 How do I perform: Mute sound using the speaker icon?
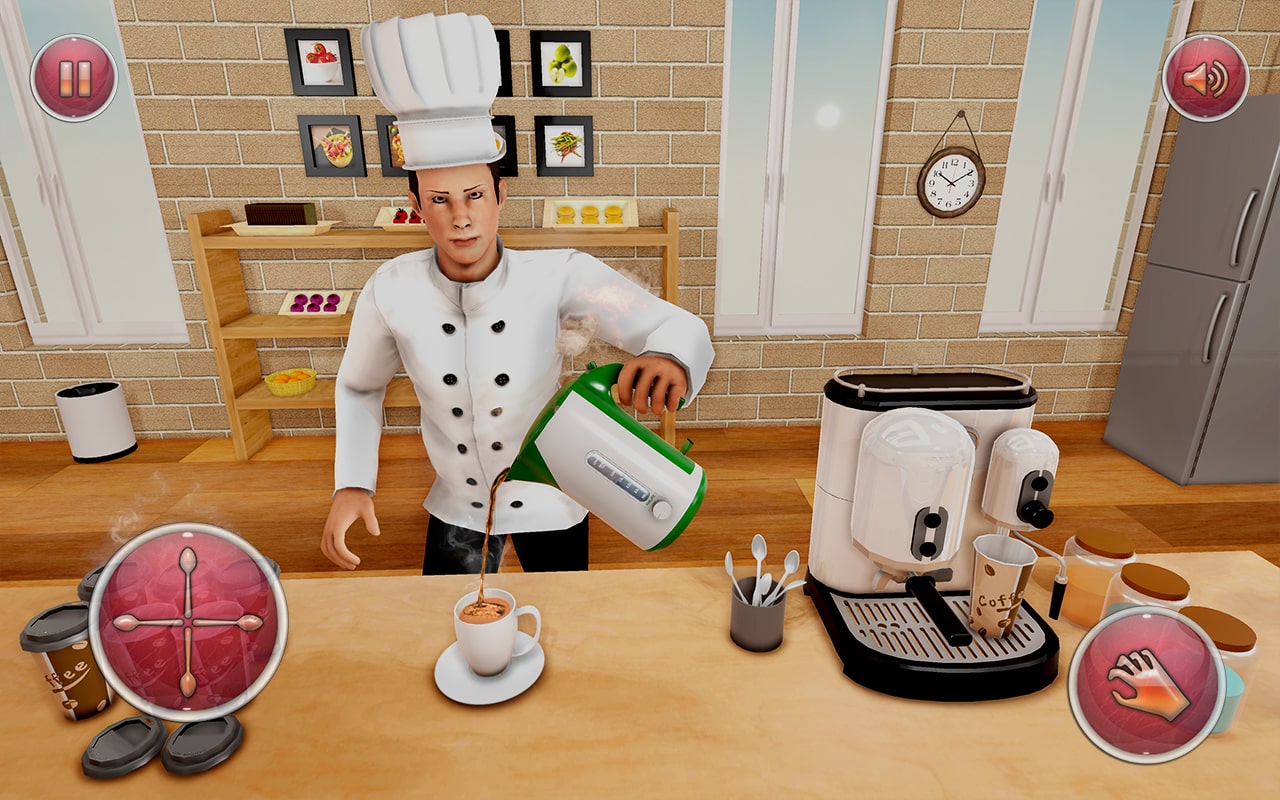(x=1205, y=76)
